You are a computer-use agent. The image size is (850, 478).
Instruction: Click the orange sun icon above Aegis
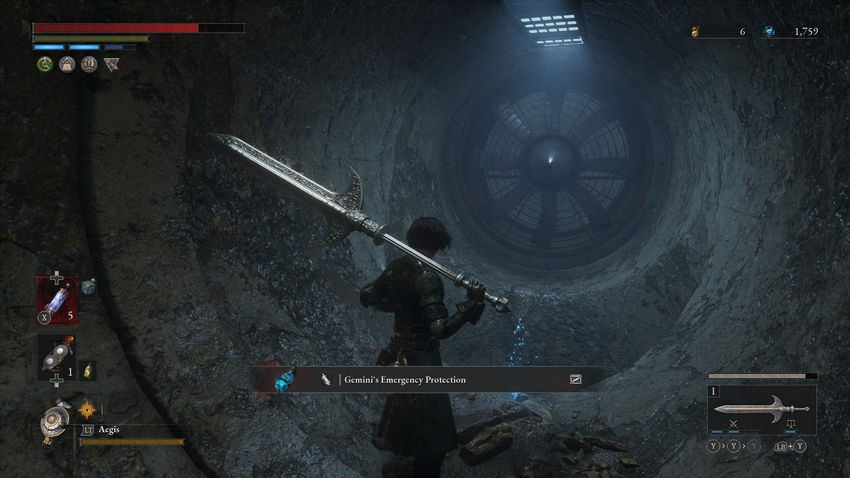(x=86, y=408)
